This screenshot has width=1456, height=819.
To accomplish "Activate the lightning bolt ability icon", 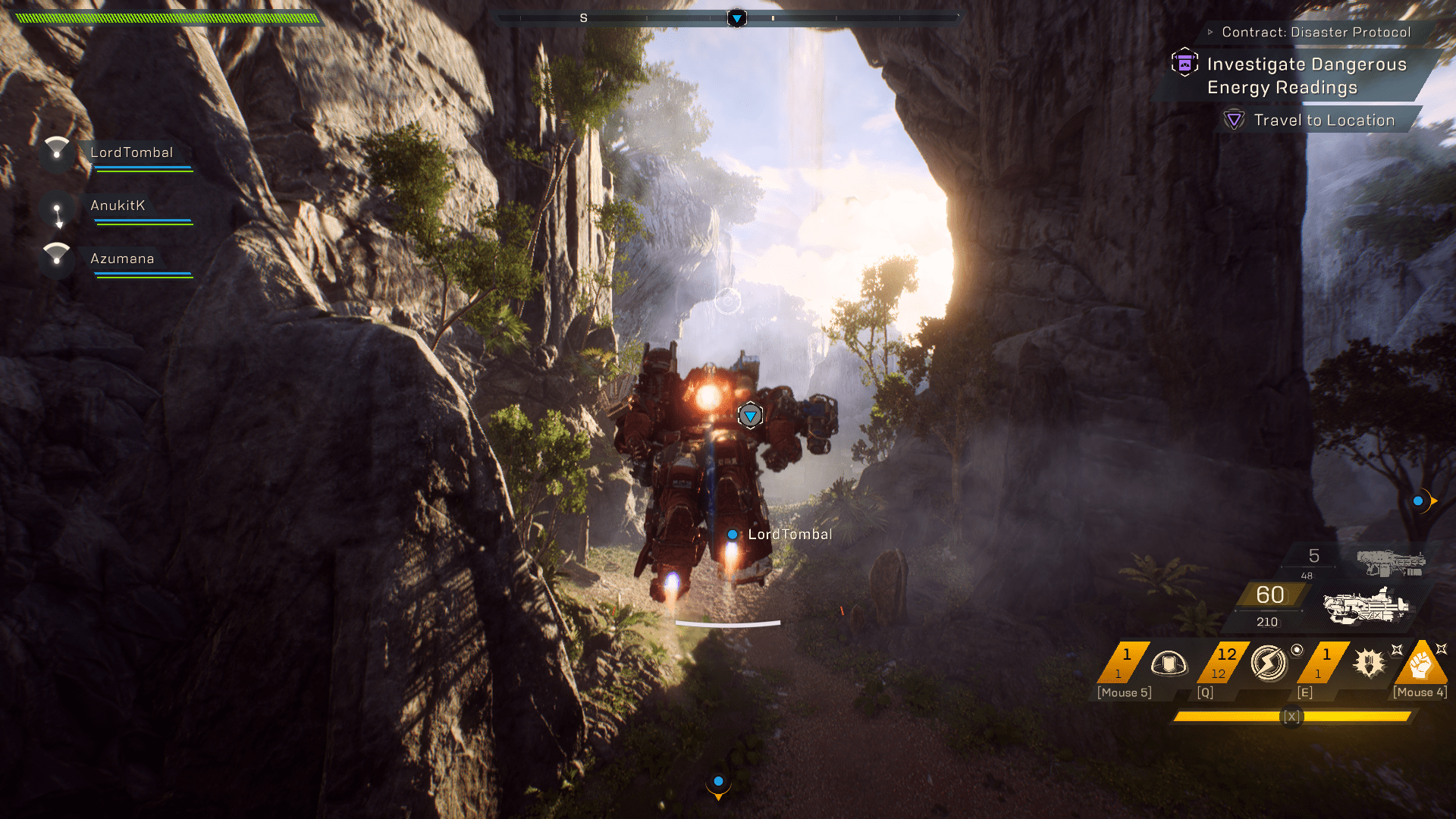I will click(x=1269, y=664).
